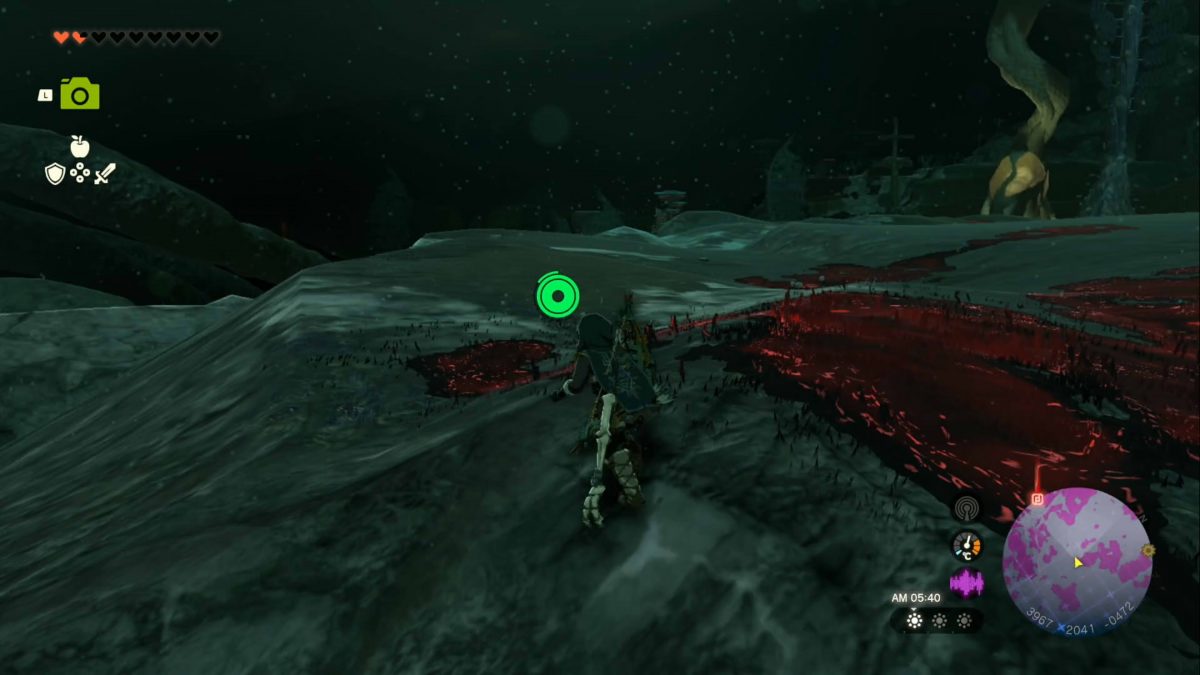Click the purple sound meter icon
This screenshot has width=1200, height=675.
click(966, 582)
